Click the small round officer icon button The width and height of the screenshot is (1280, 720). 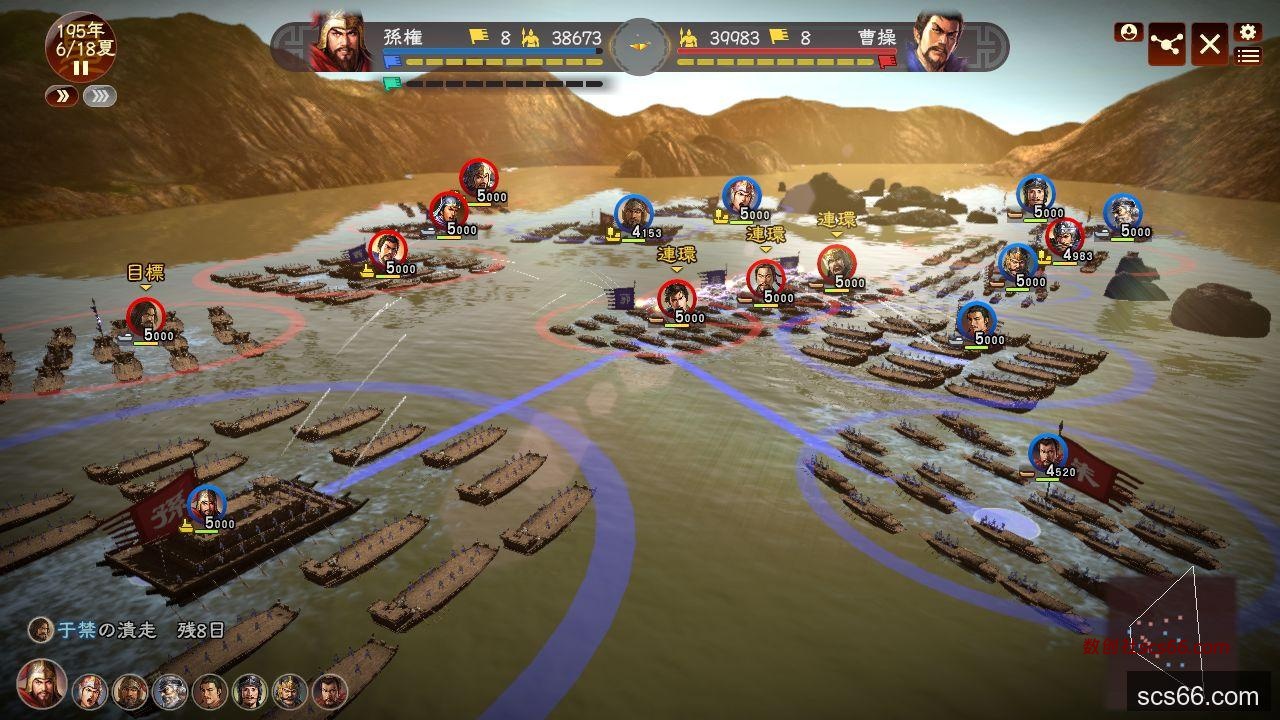point(1128,32)
